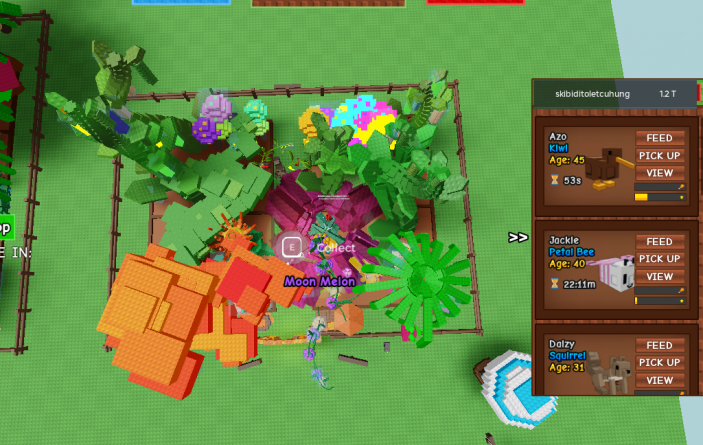Feed Jackie the Petal Bee
Image resolution: width=703 pixels, height=445 pixels.
(x=659, y=242)
